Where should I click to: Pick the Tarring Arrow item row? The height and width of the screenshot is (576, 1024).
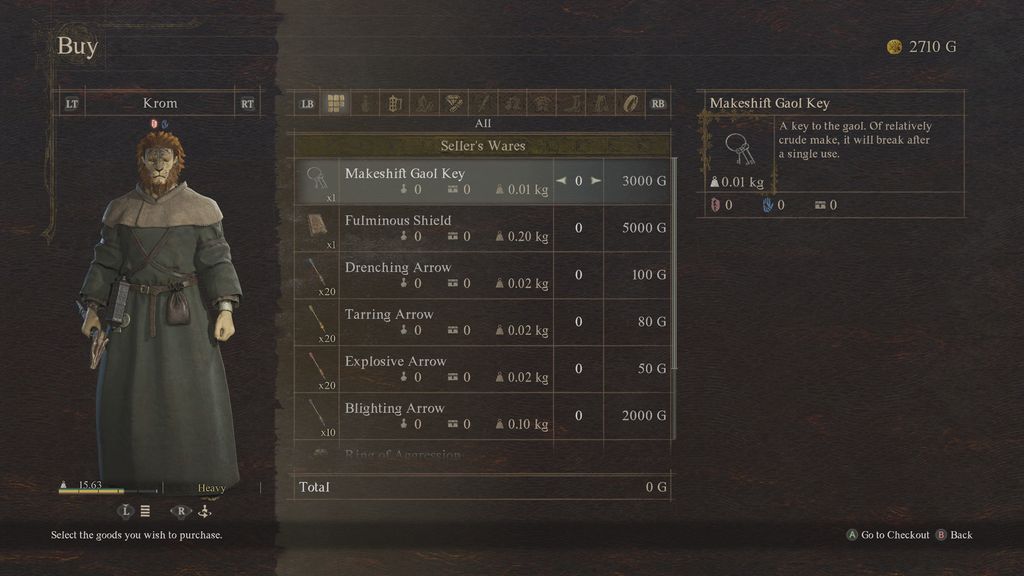click(x=440, y=322)
